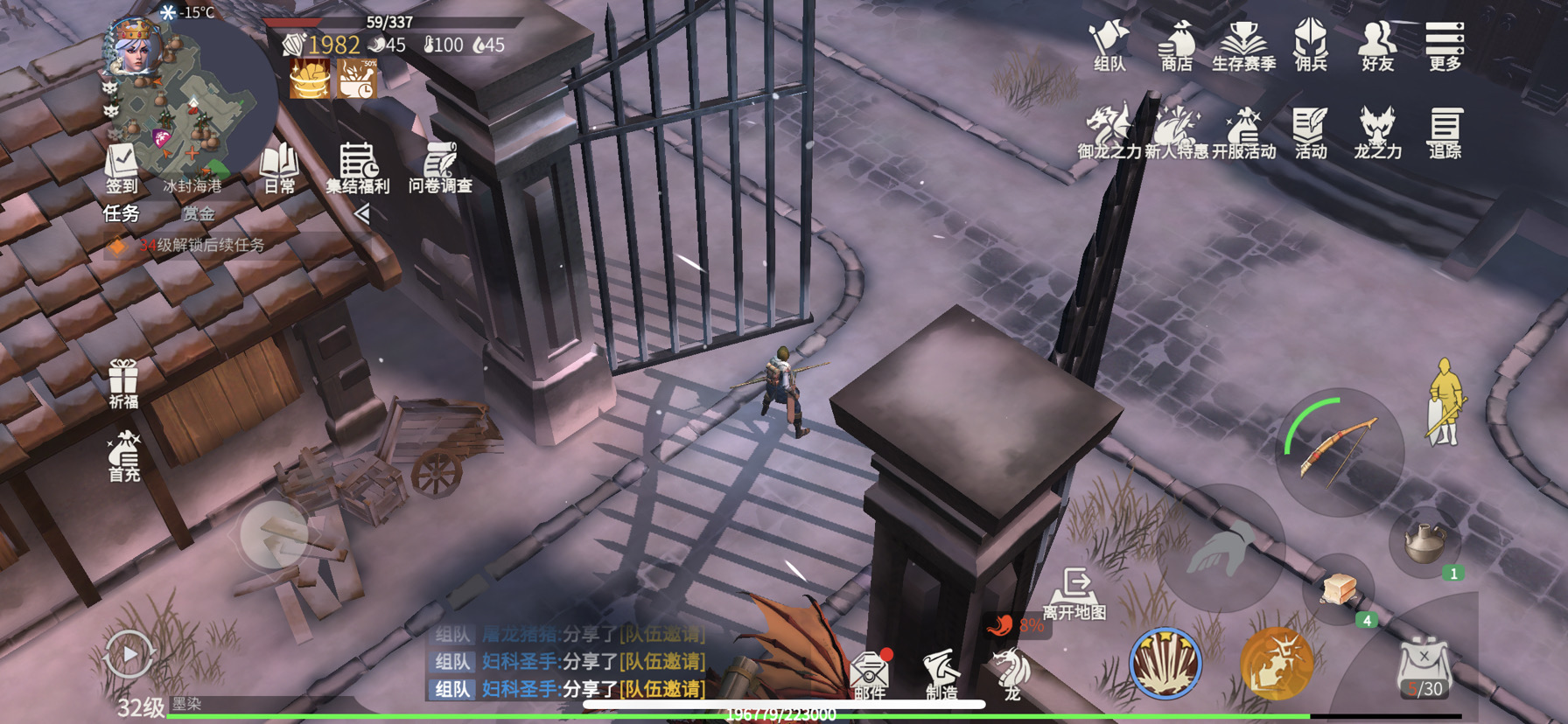Viewport: 1568px width, 724px height.
Task: Open the 问卷调查 survey
Action: 440,168
